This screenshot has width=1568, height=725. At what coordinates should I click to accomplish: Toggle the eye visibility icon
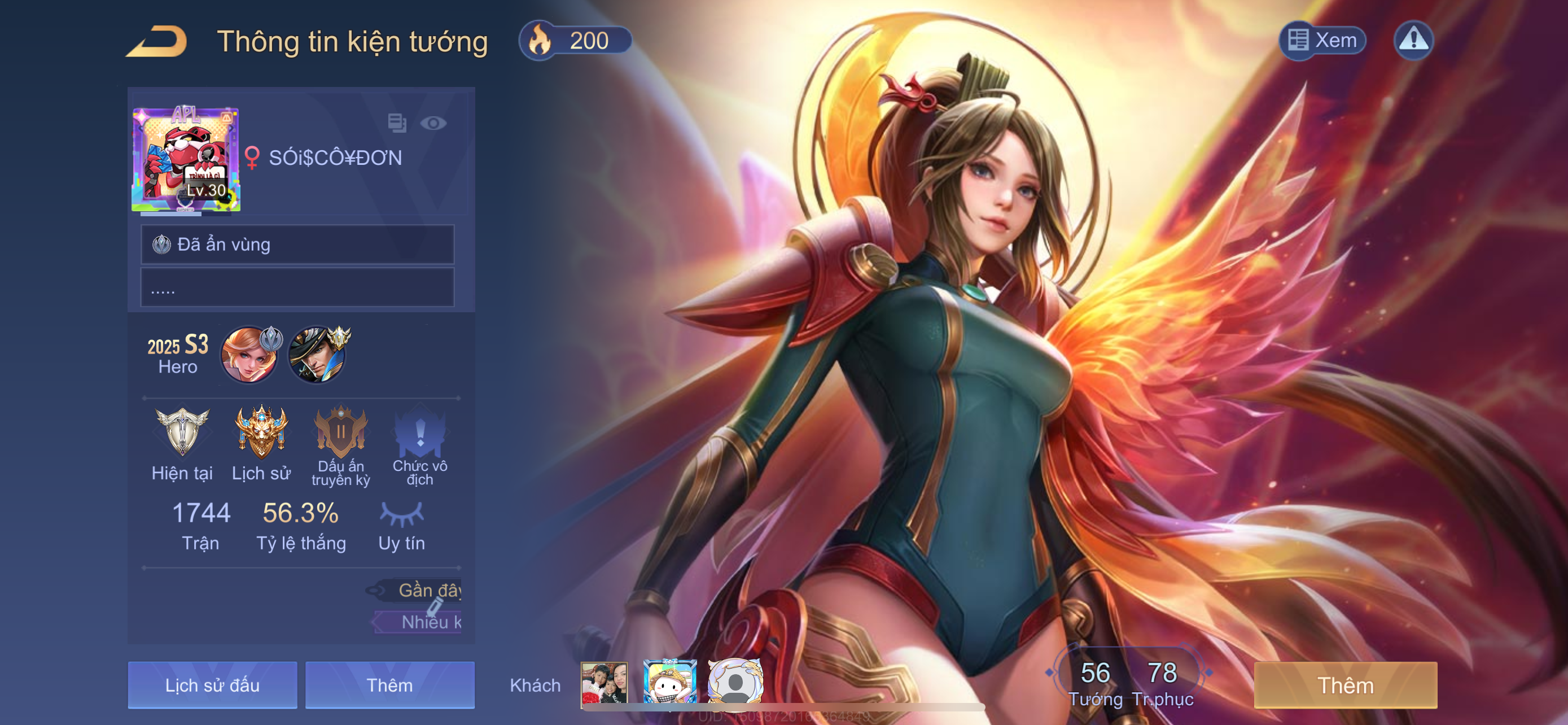[433, 124]
